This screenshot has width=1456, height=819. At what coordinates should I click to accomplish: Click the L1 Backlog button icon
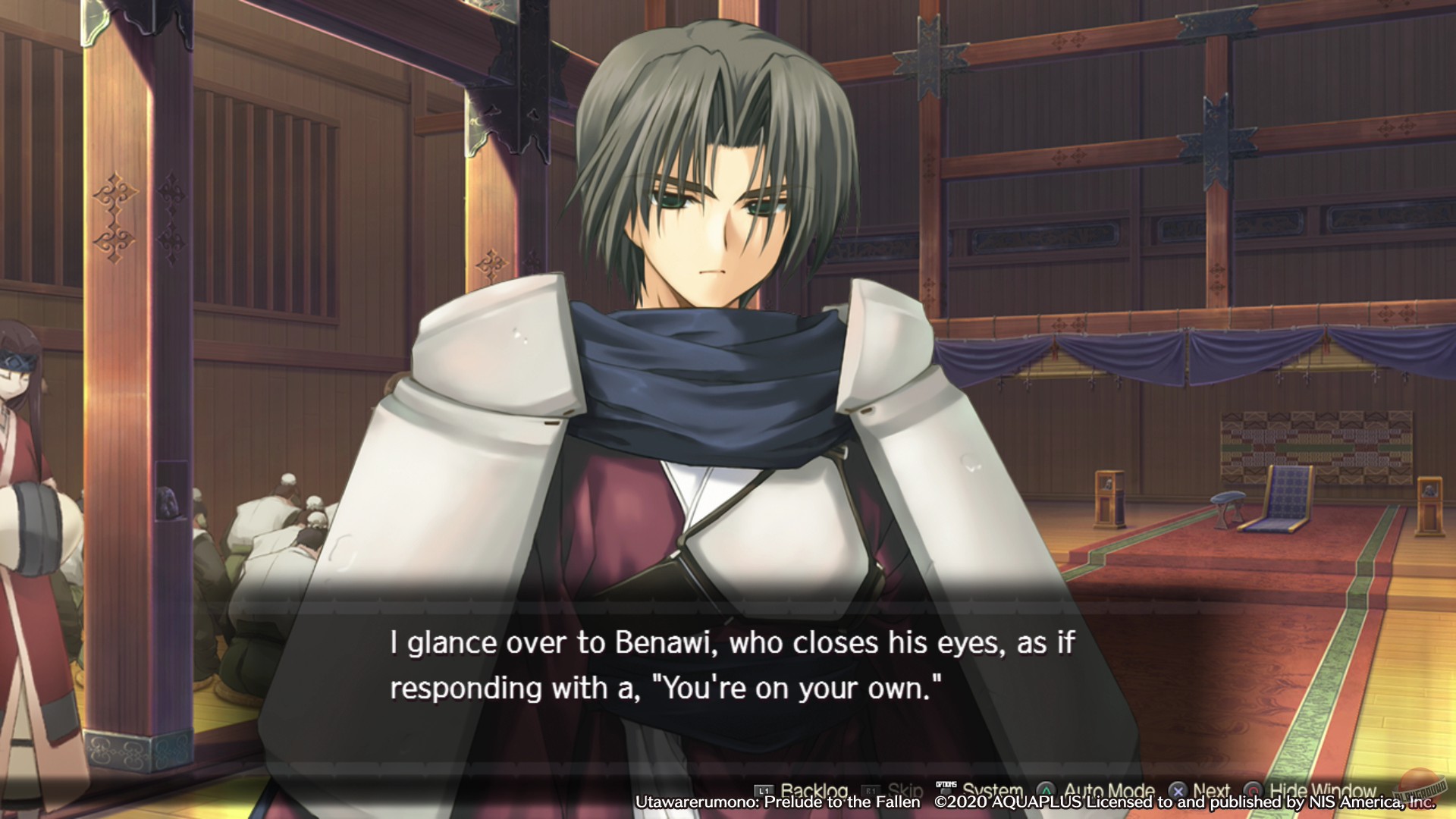coord(764,790)
